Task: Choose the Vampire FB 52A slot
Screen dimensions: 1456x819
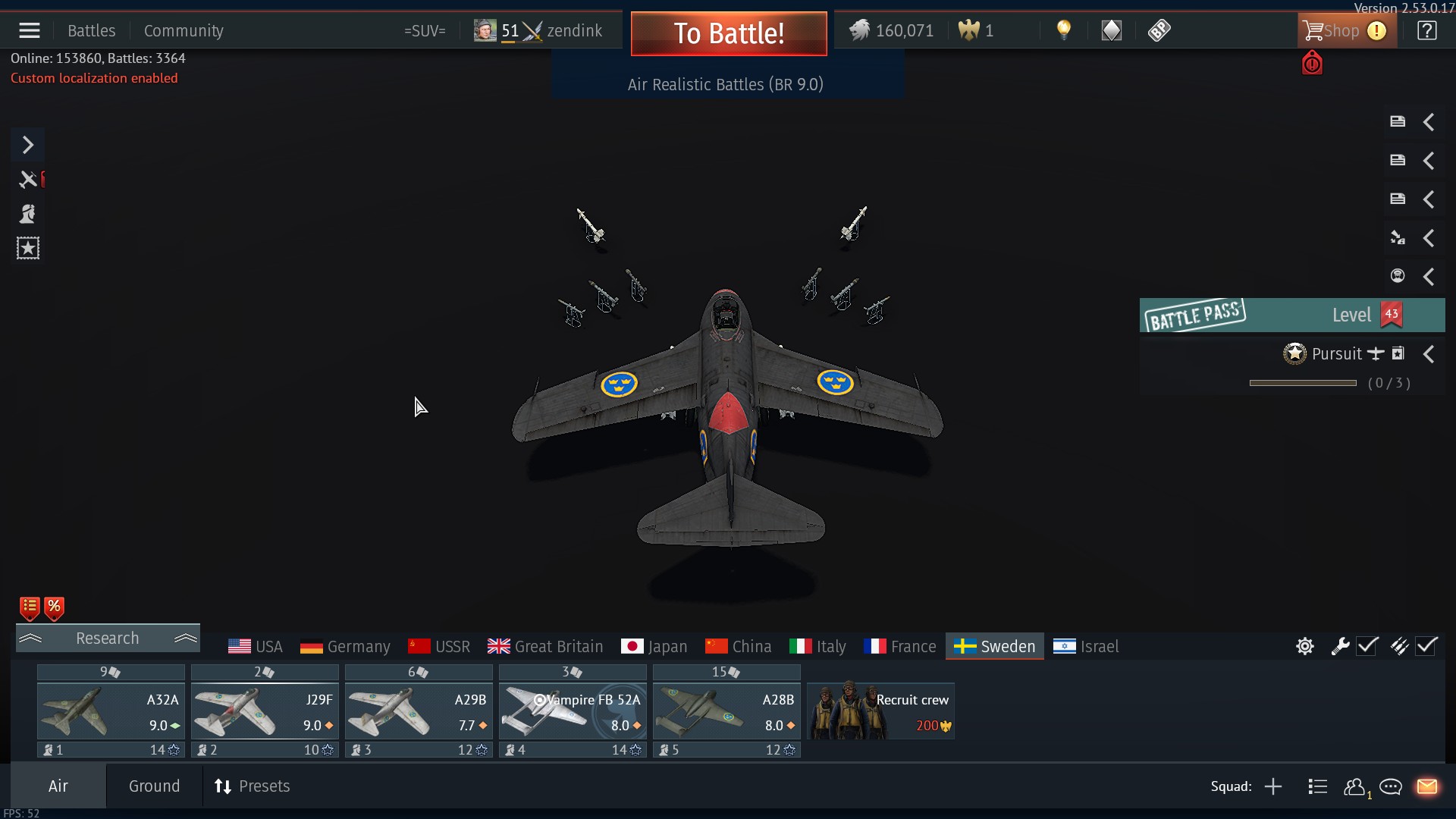Action: (x=573, y=711)
